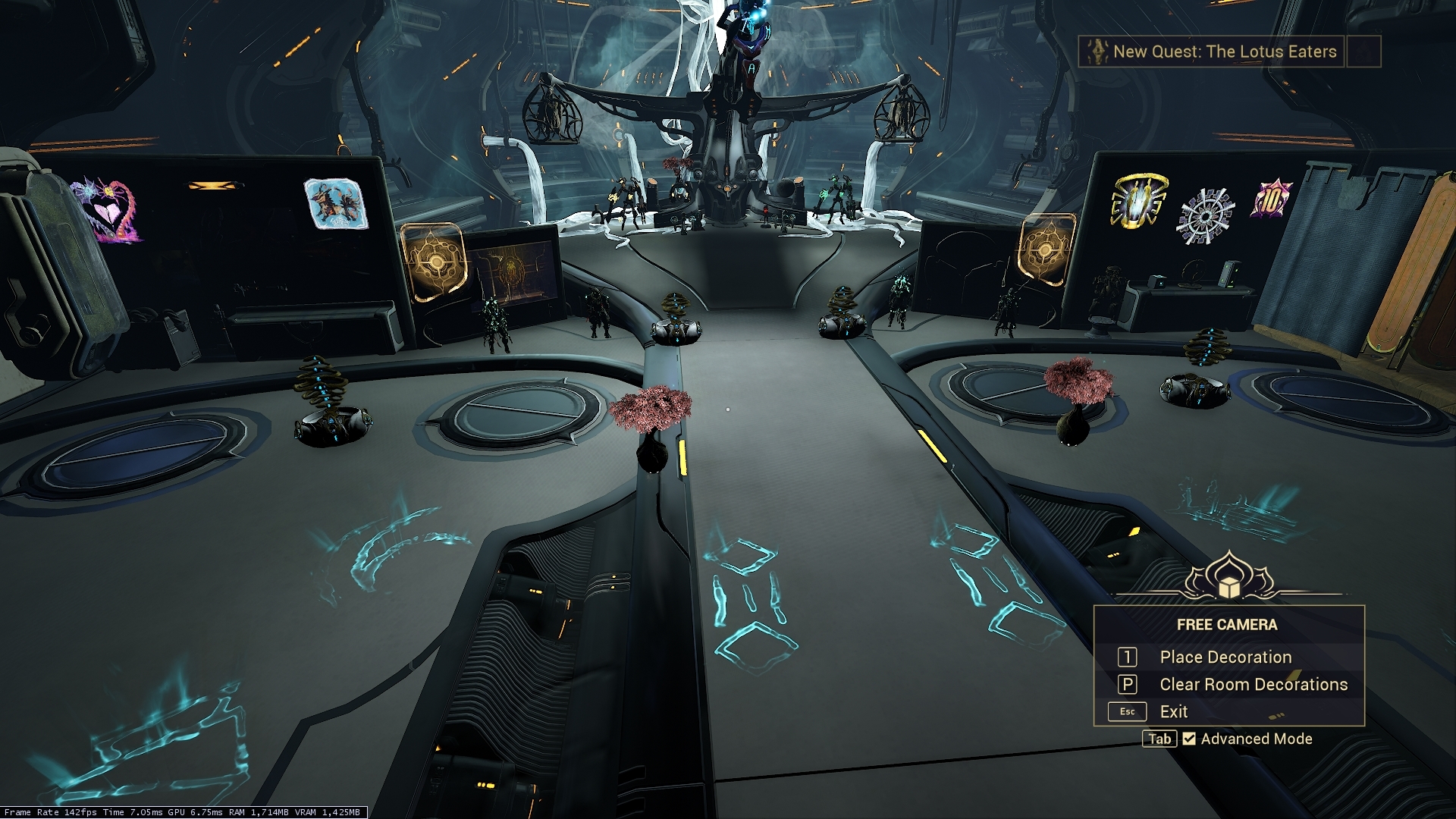Screen dimensions: 1456x819
Task: Select Place Decoration option
Action: coord(1225,657)
